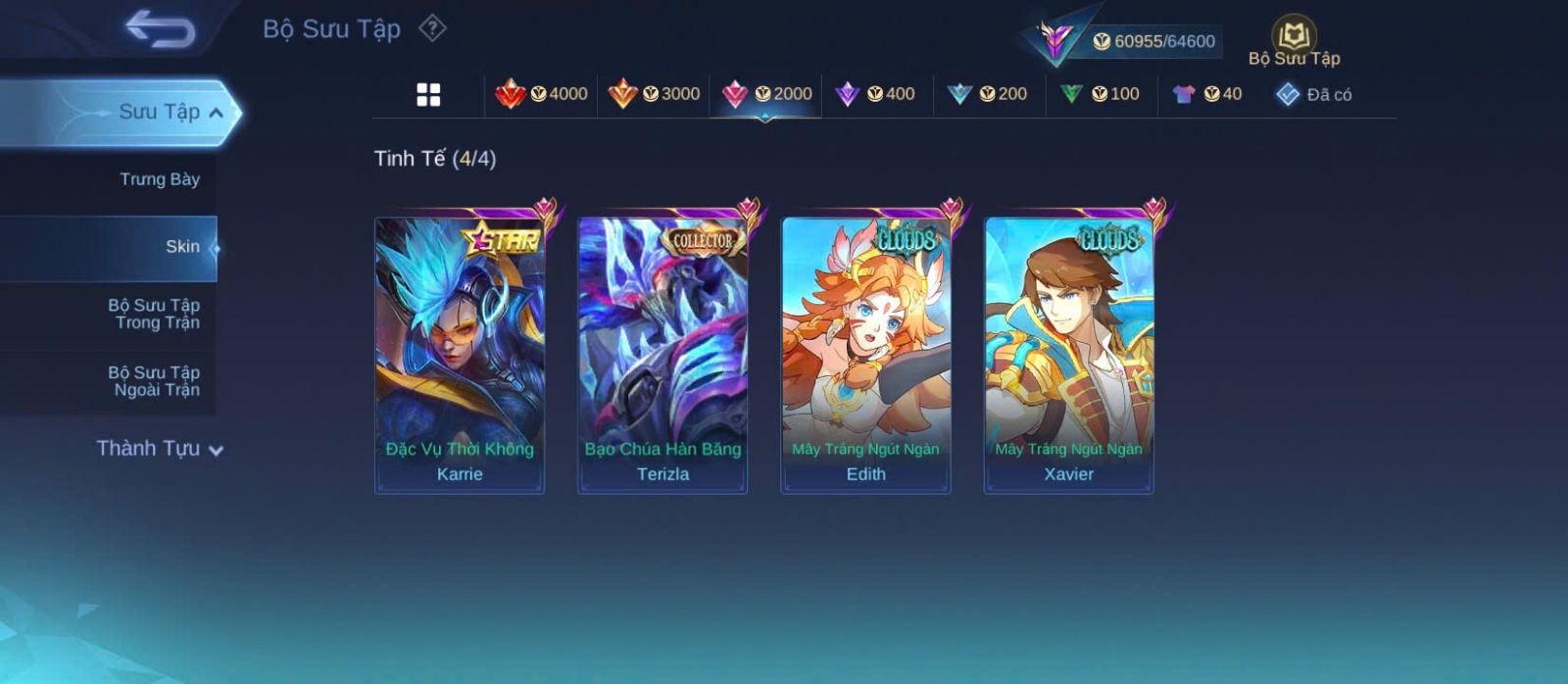Select the Skin menu entry

[x=182, y=247]
